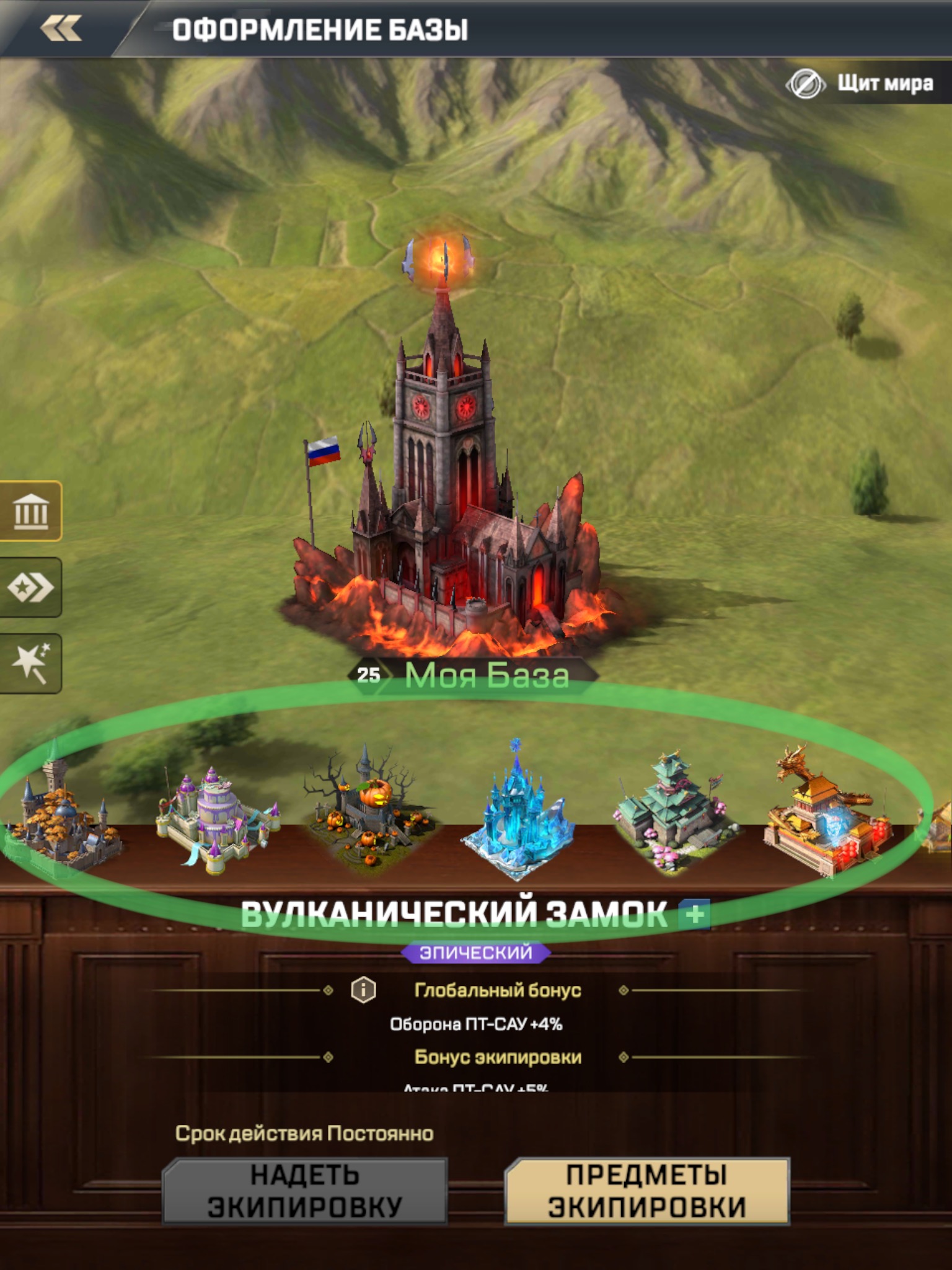Pick the Halloween pumpkin base skin
The image size is (952, 1270).
coord(367,812)
